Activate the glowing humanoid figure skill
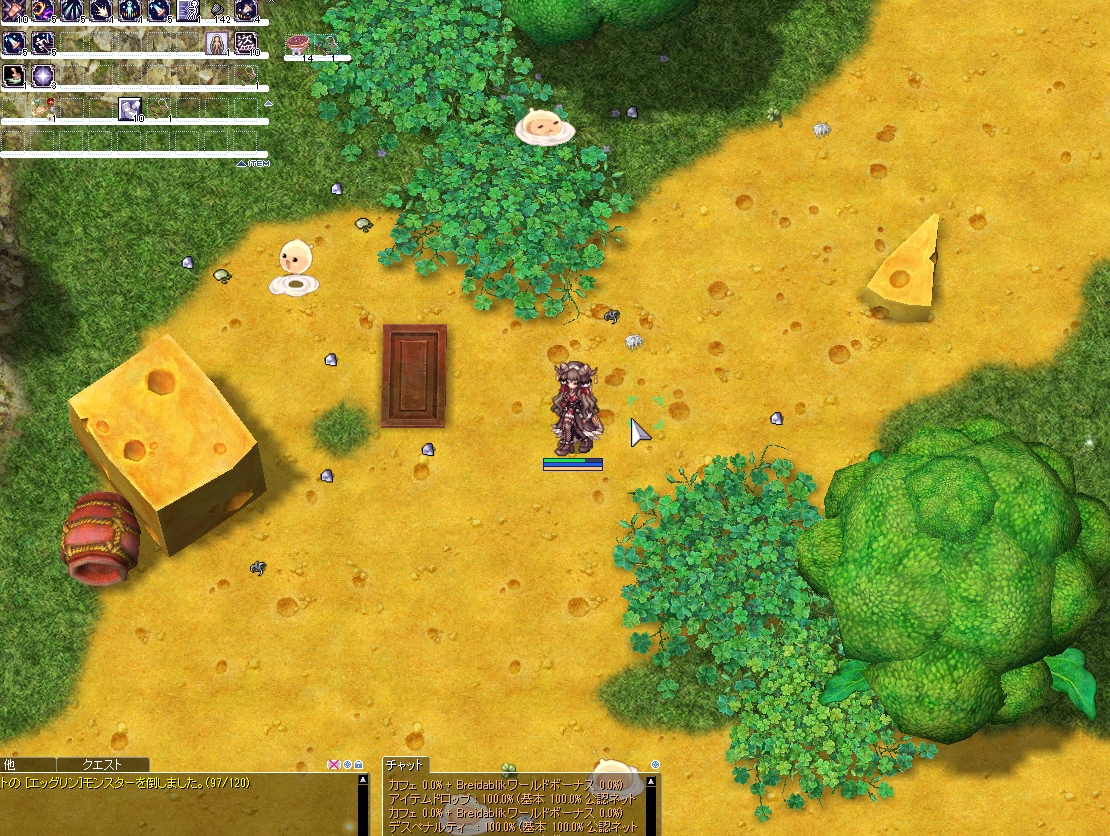This screenshot has width=1110, height=836. [130, 11]
